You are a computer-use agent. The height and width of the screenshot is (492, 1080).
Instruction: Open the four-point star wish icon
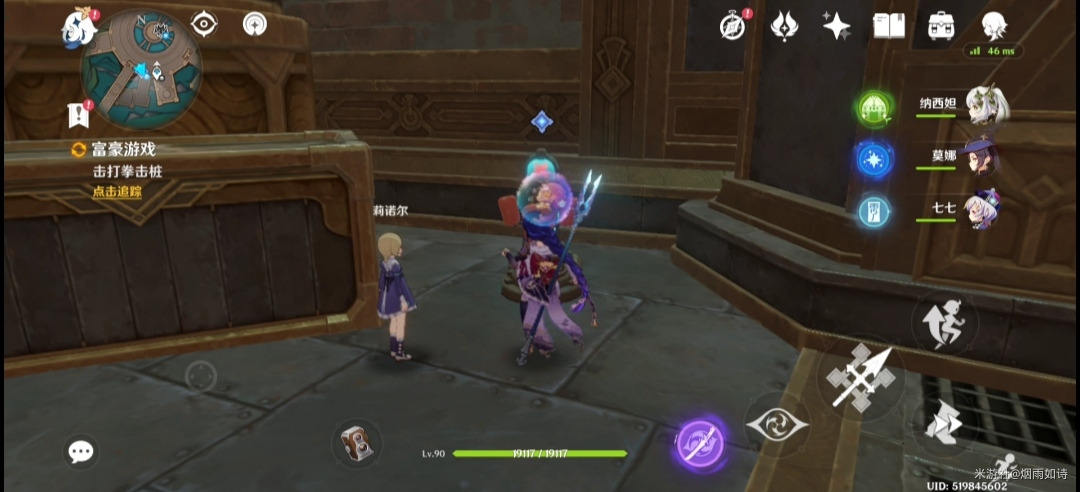pyautogui.click(x=836, y=26)
